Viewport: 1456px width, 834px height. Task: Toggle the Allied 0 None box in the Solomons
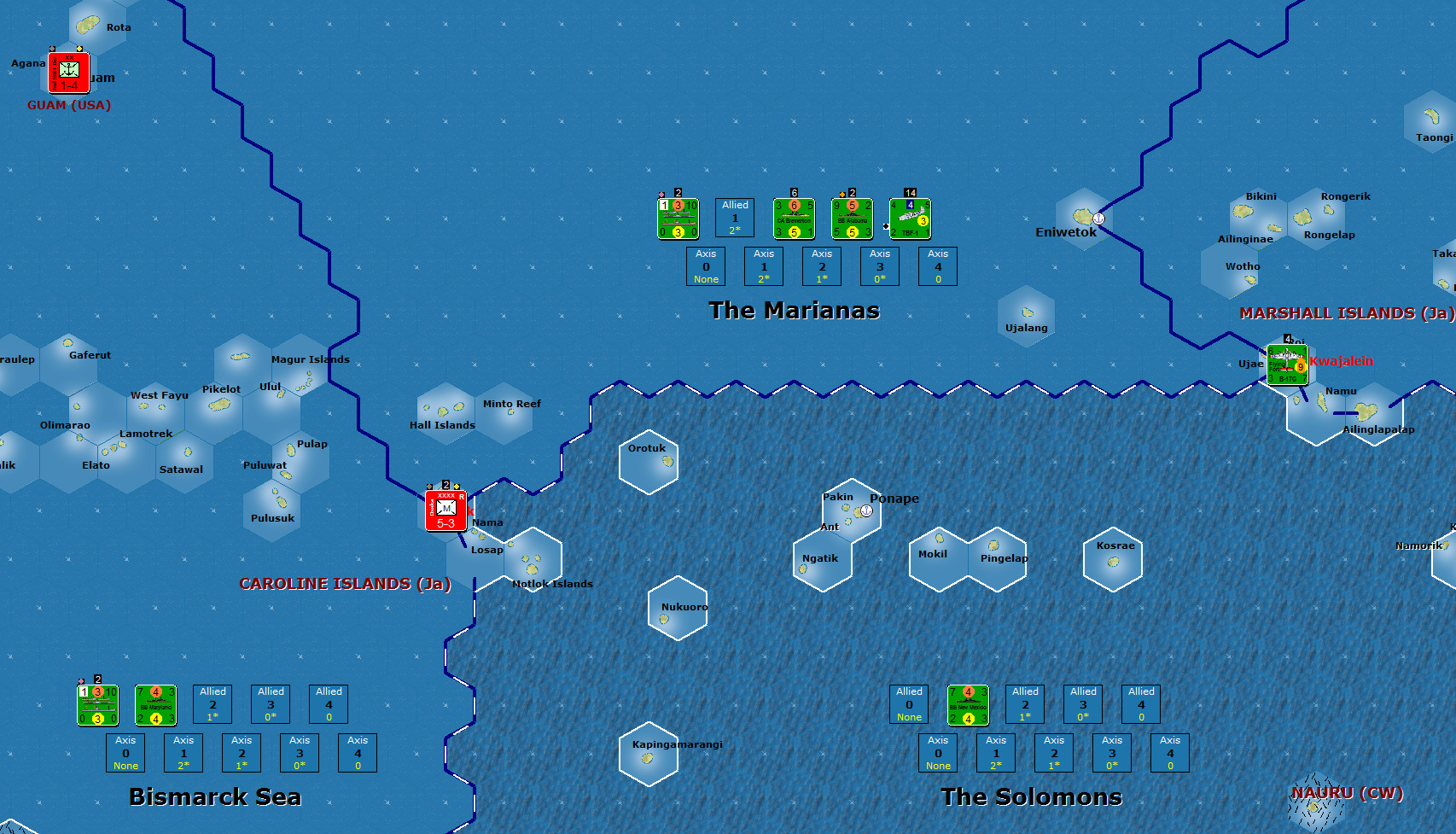pyautogui.click(x=908, y=703)
